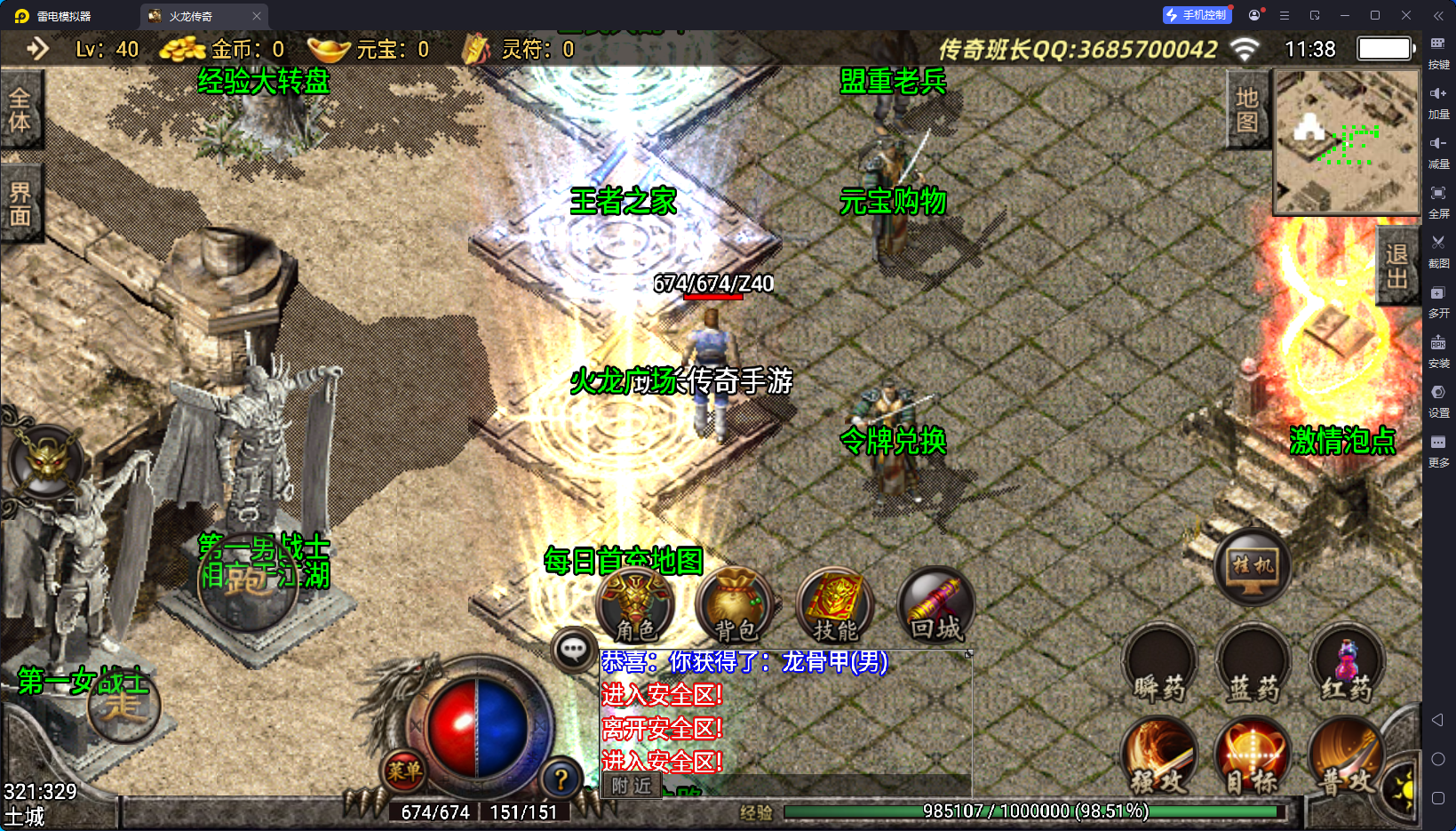1456x831 pixels.
Task: Tap the 目标 target selector
Action: tap(1253, 757)
